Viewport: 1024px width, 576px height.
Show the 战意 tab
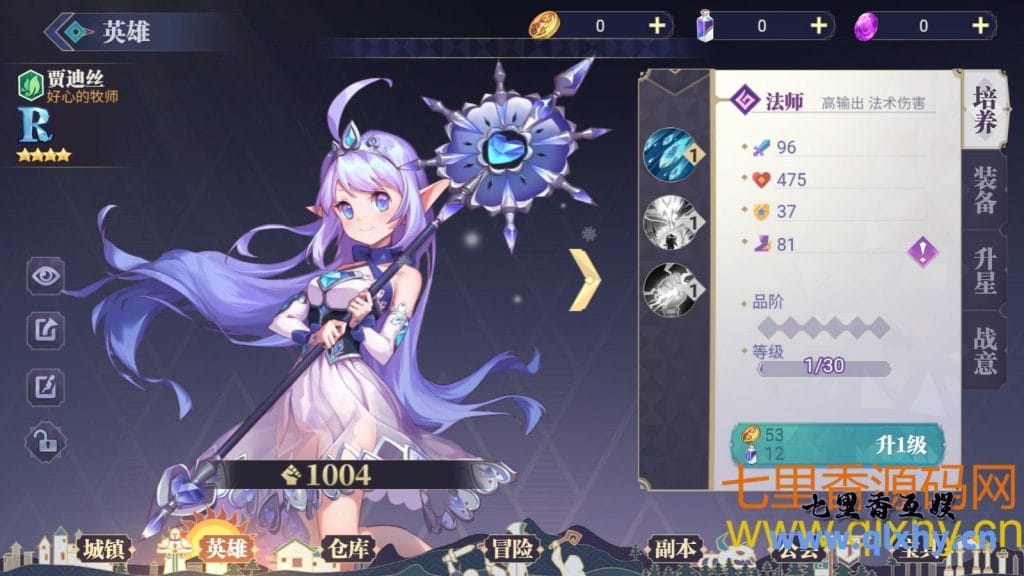[984, 349]
